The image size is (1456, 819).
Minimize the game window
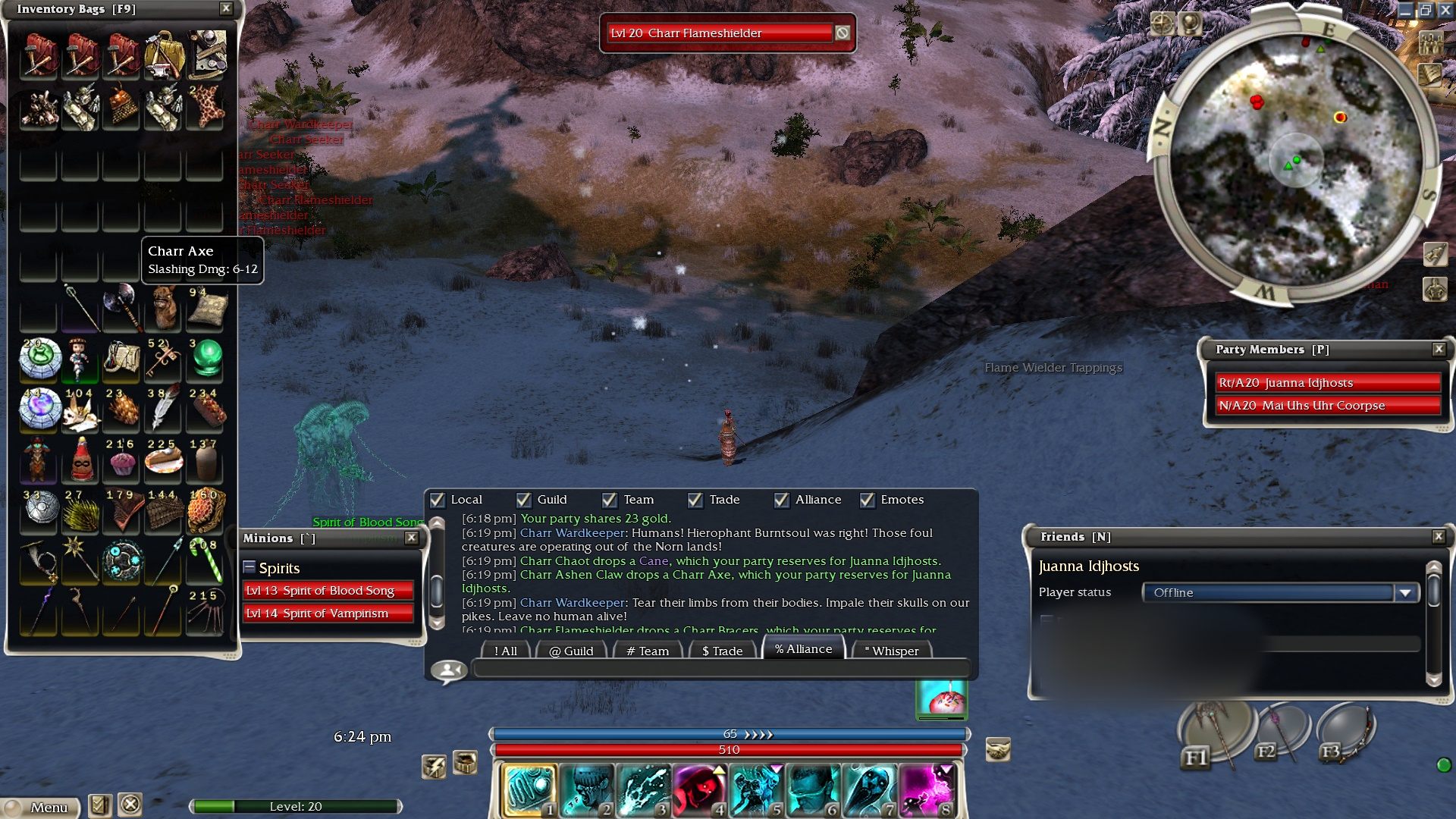1405,10
